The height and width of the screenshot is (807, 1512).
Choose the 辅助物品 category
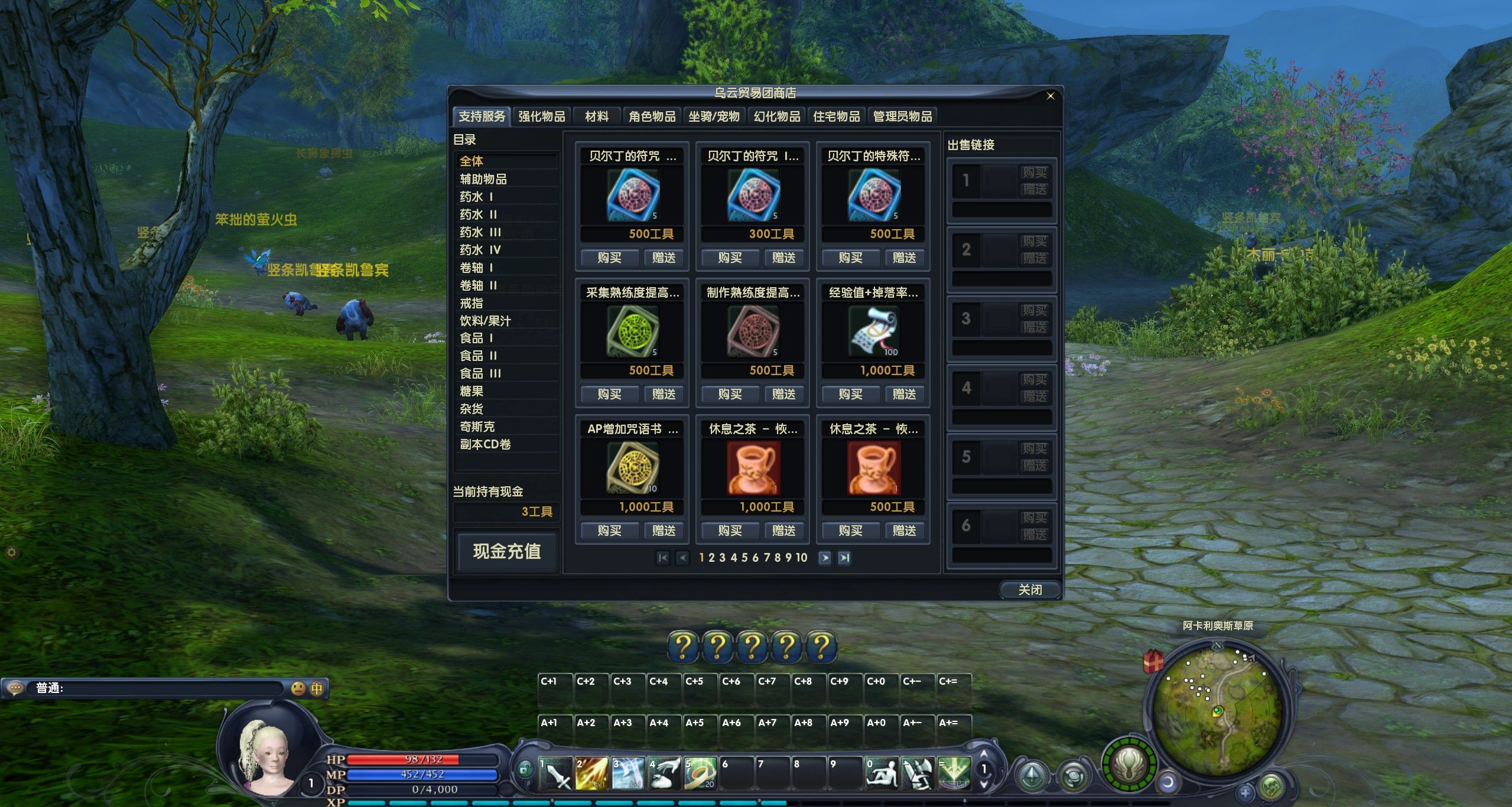[x=483, y=179]
